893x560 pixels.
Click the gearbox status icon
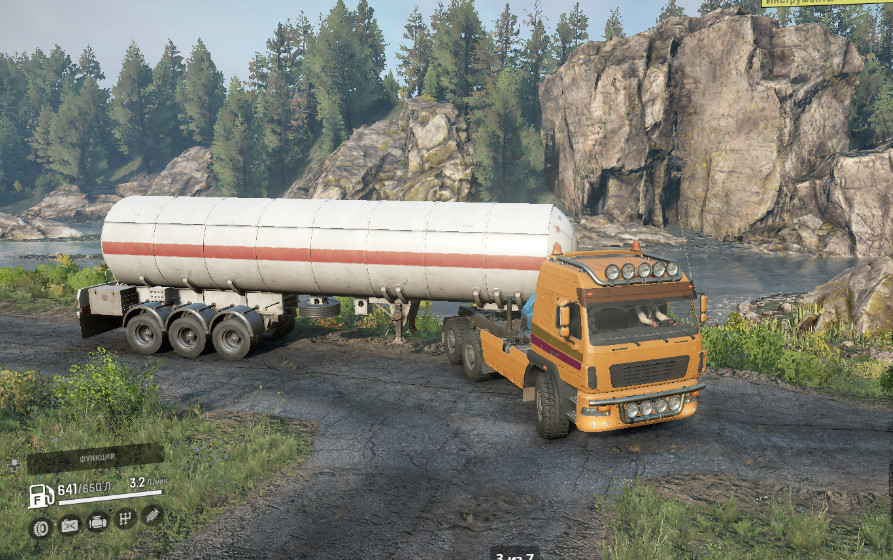pos(125,518)
